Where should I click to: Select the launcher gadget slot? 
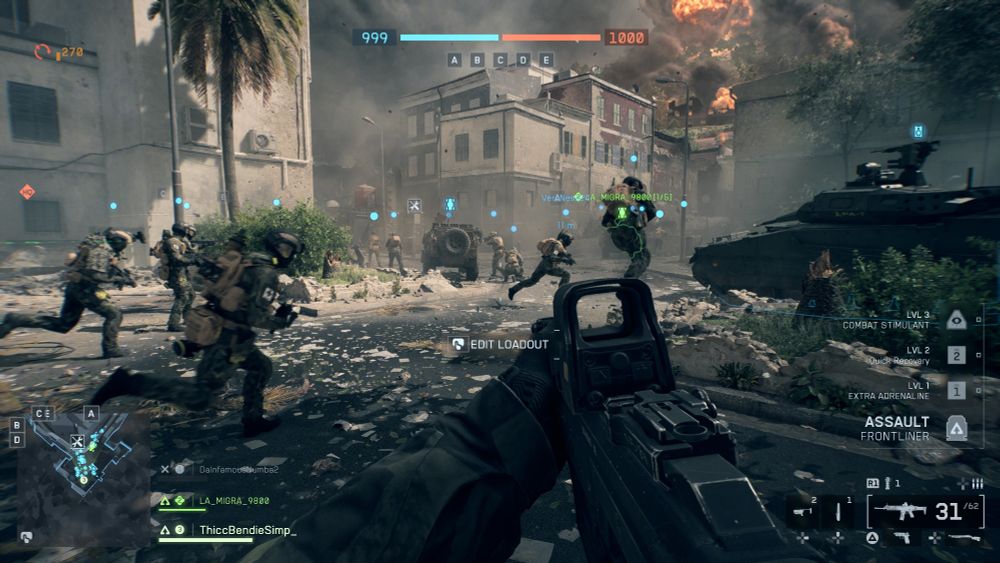pos(802,512)
